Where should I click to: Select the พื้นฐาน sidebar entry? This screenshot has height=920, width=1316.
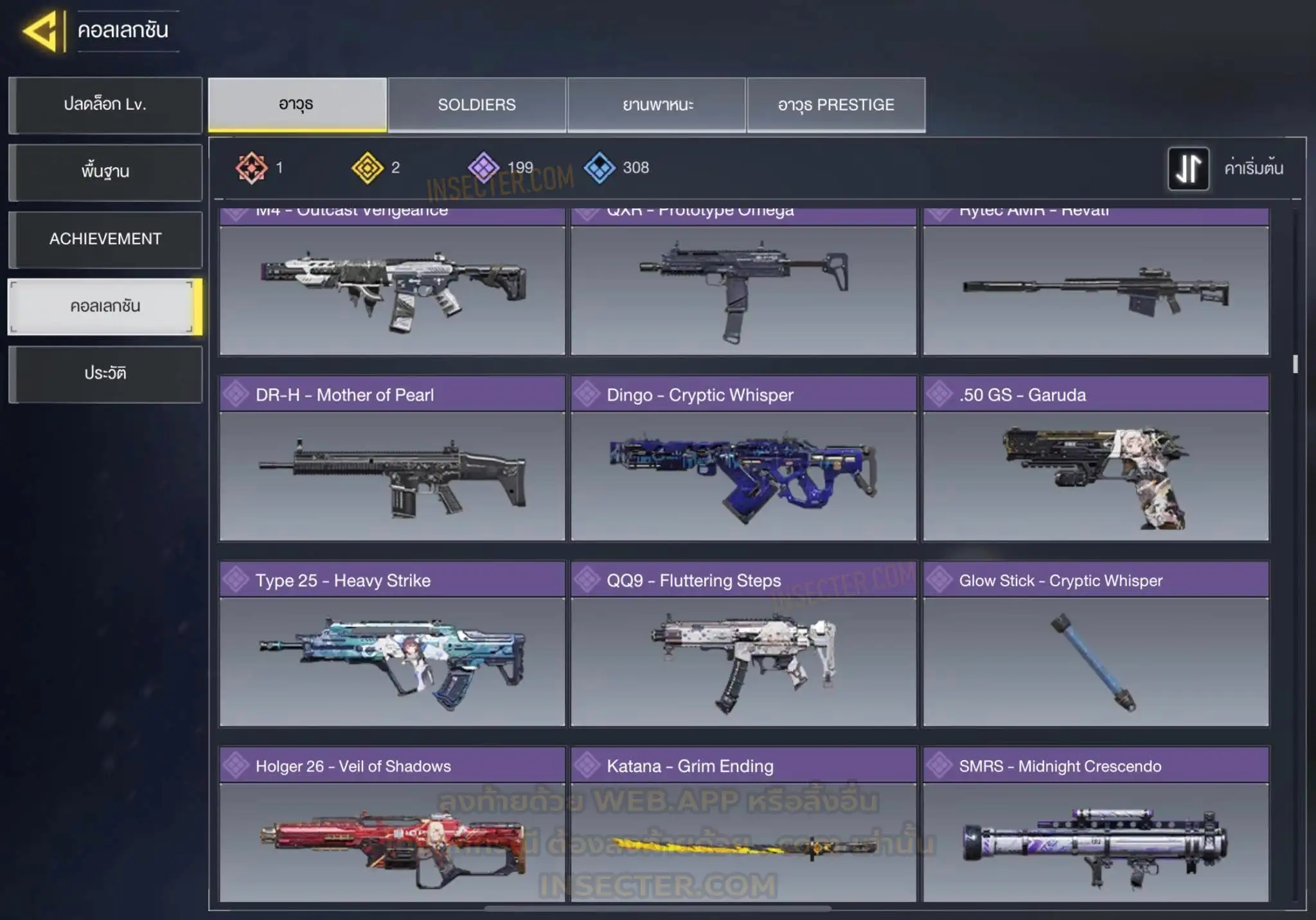105,172
